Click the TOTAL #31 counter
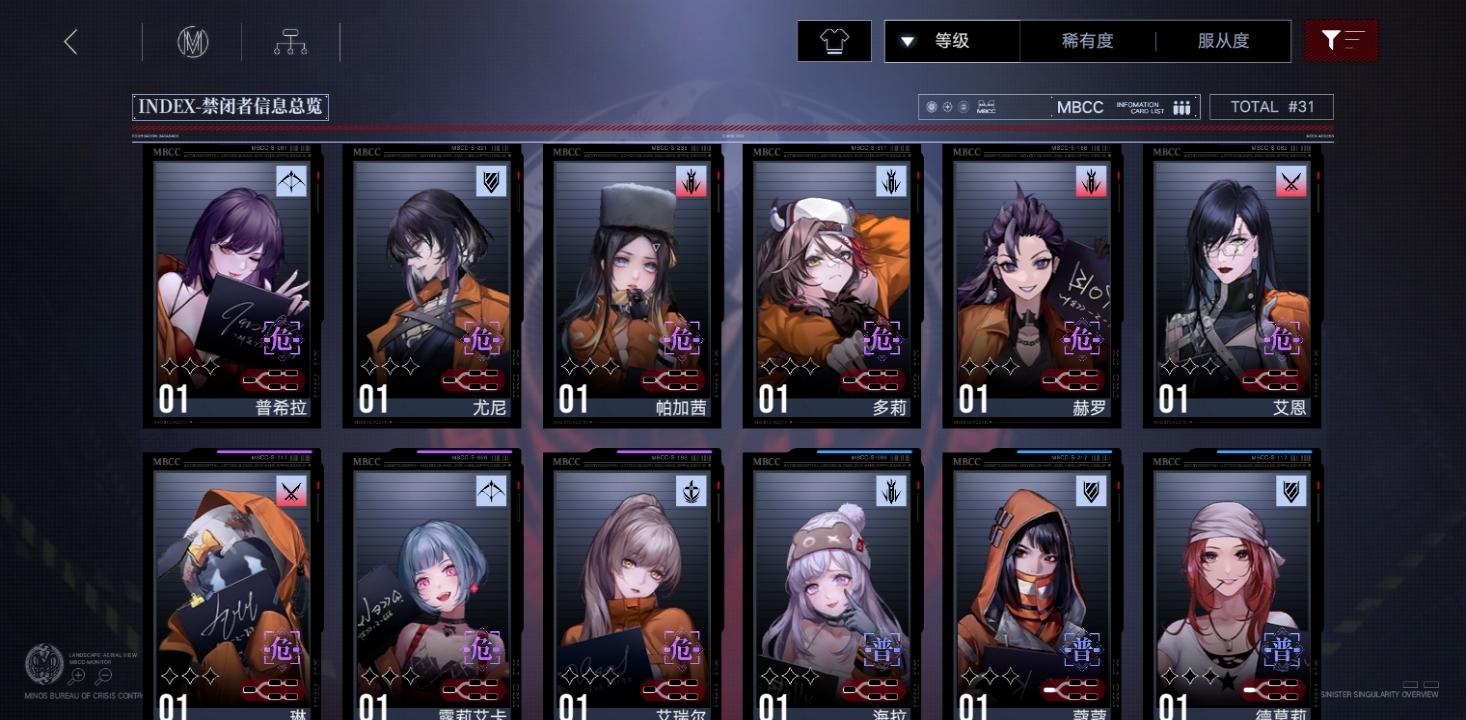 [1271, 106]
